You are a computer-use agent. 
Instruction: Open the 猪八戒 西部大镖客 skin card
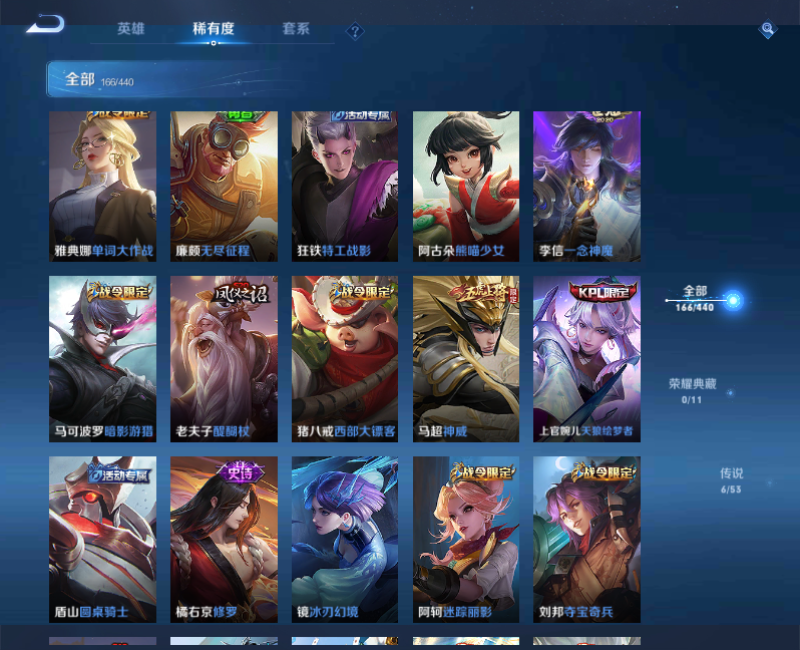tap(345, 359)
